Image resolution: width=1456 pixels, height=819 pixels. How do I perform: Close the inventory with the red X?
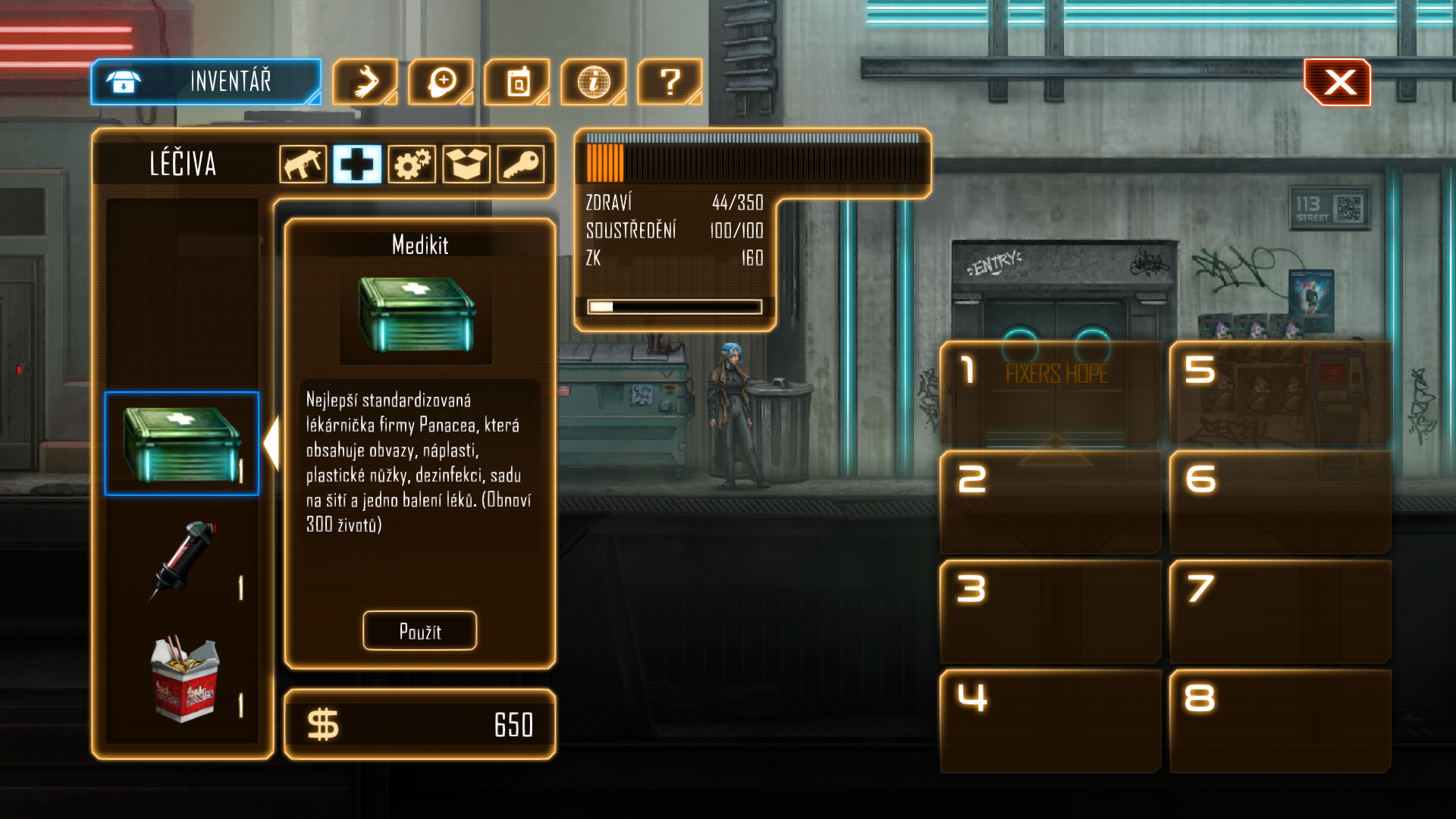tap(1338, 82)
